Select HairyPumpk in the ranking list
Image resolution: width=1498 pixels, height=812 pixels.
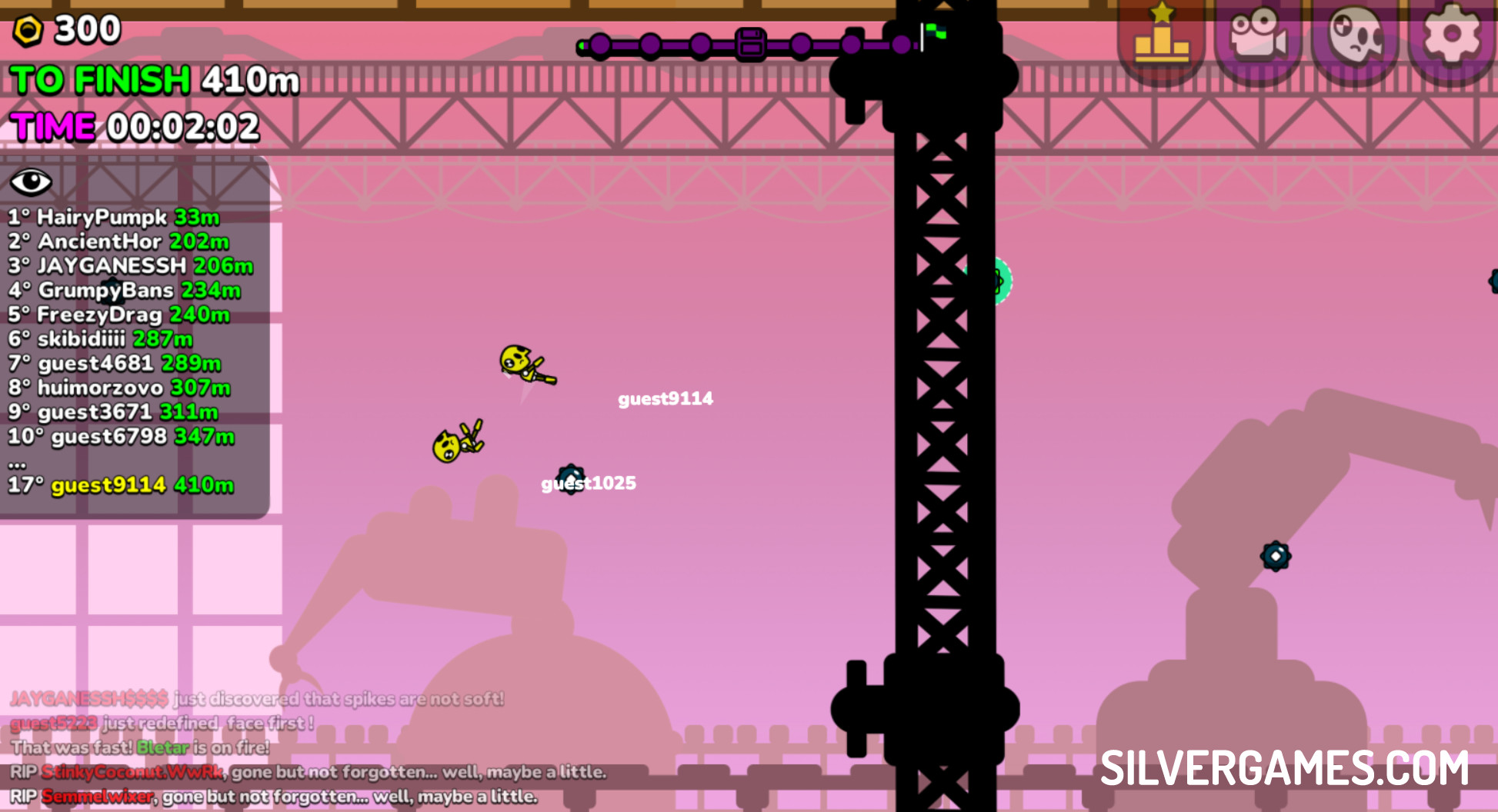pyautogui.click(x=114, y=218)
